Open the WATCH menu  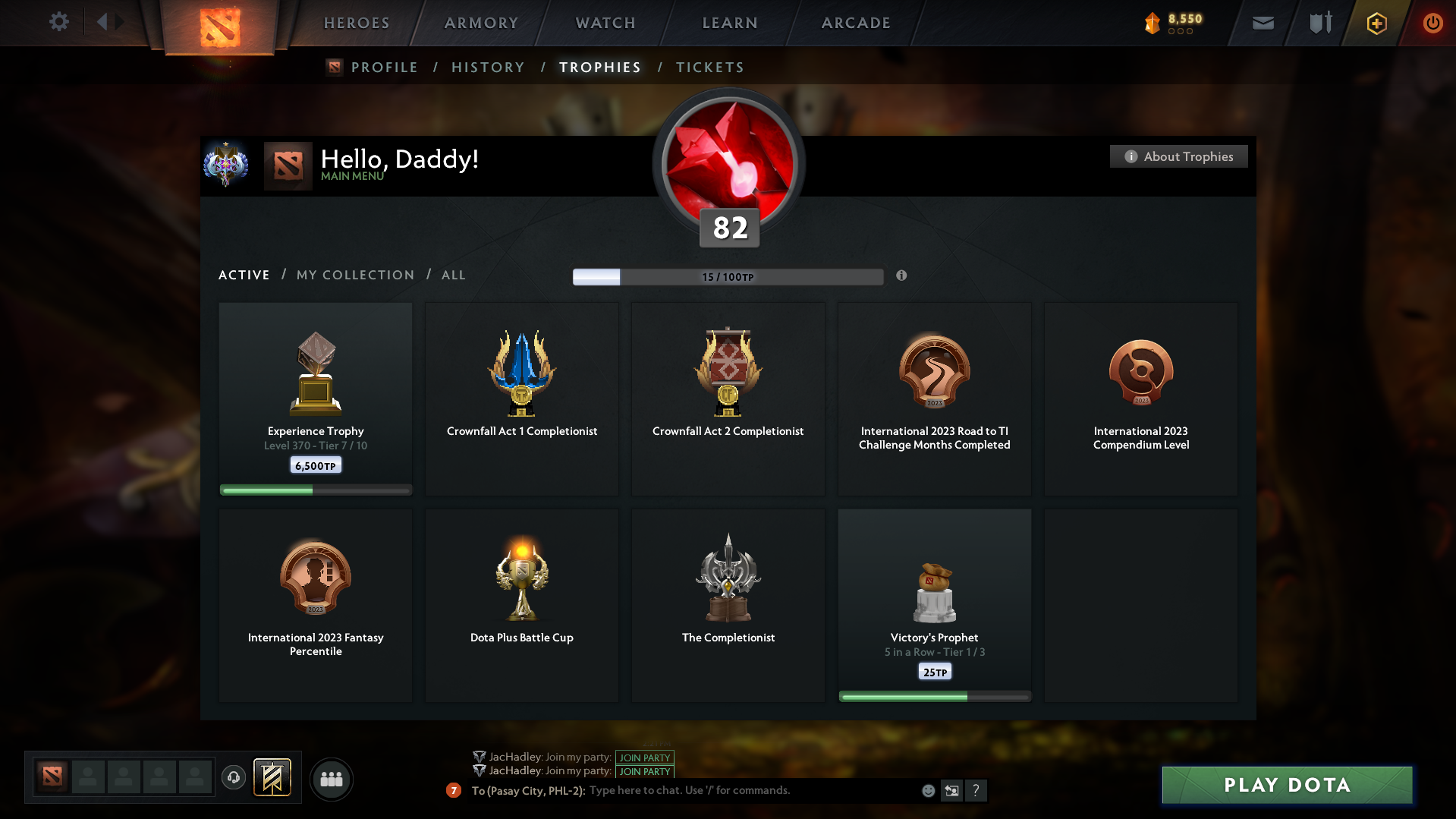604,23
